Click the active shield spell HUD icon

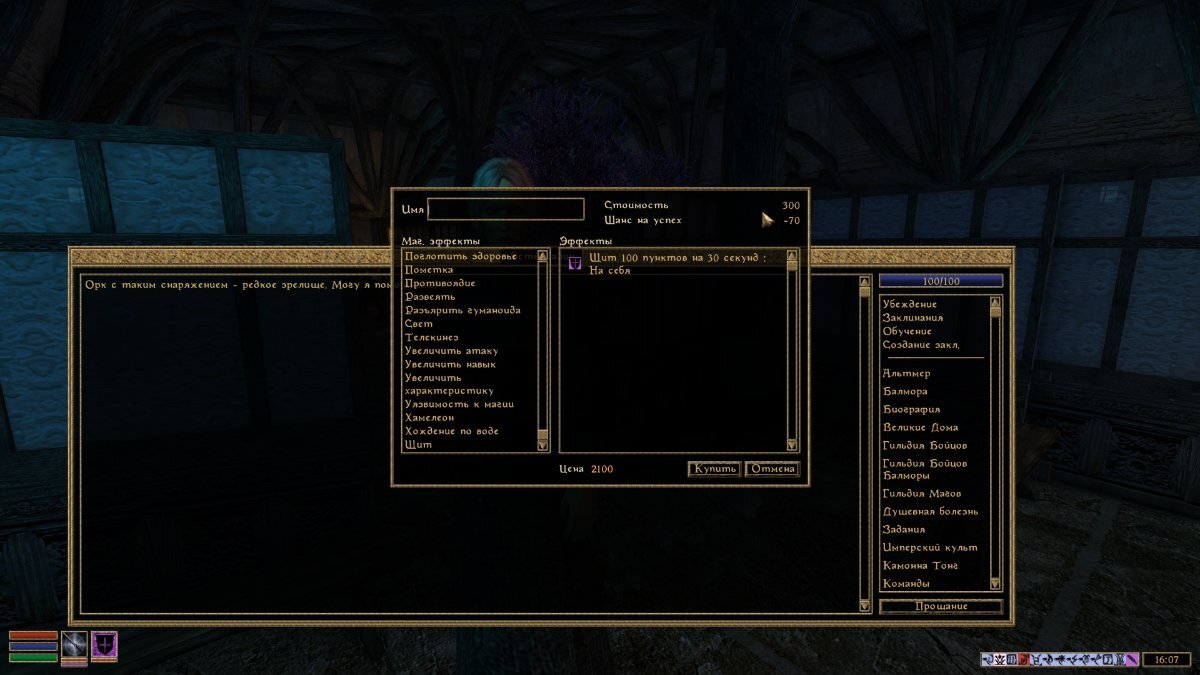coord(104,645)
